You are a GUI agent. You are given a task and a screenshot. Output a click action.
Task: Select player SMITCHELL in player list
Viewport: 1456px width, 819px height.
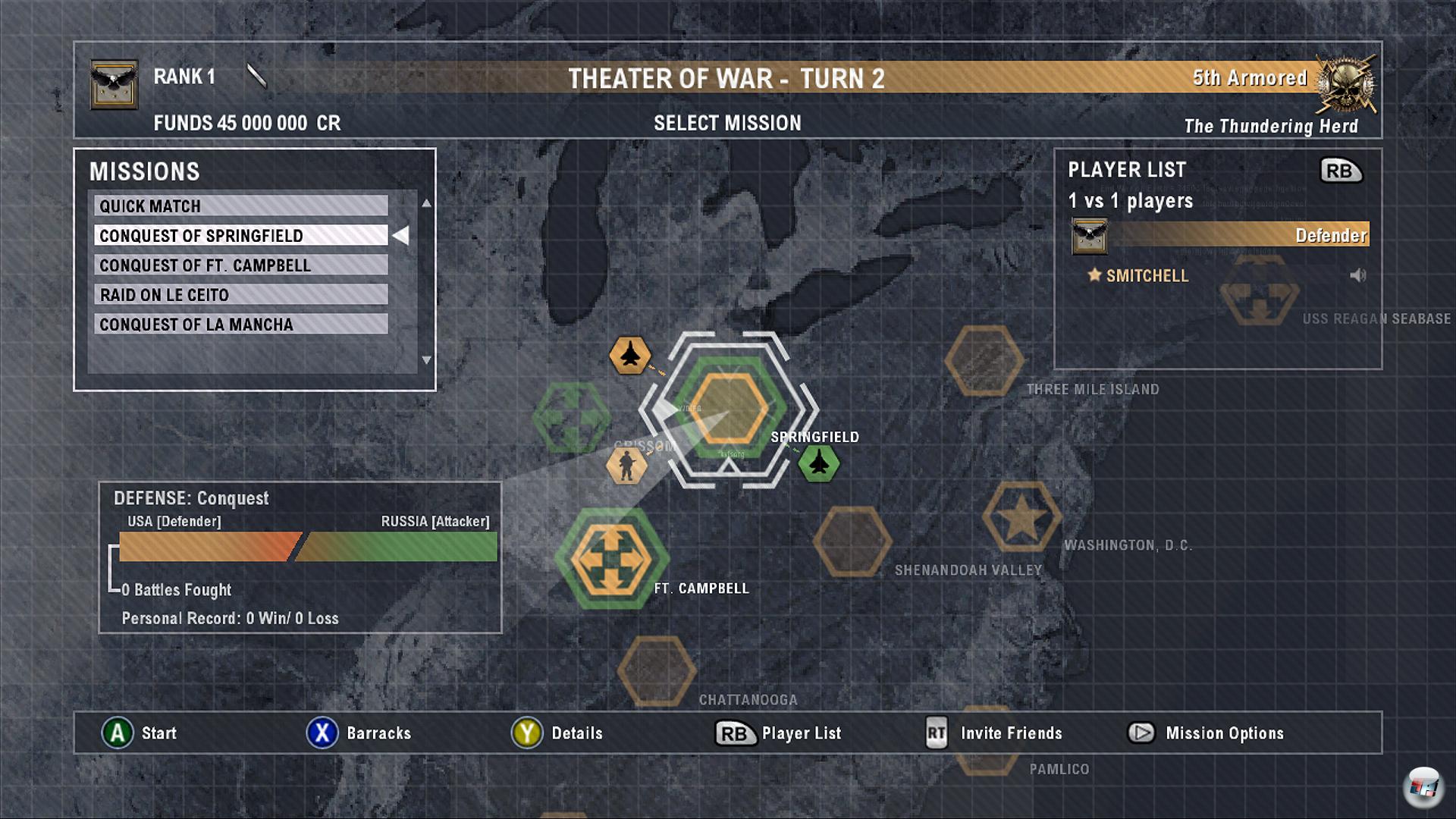pyautogui.click(x=1147, y=276)
